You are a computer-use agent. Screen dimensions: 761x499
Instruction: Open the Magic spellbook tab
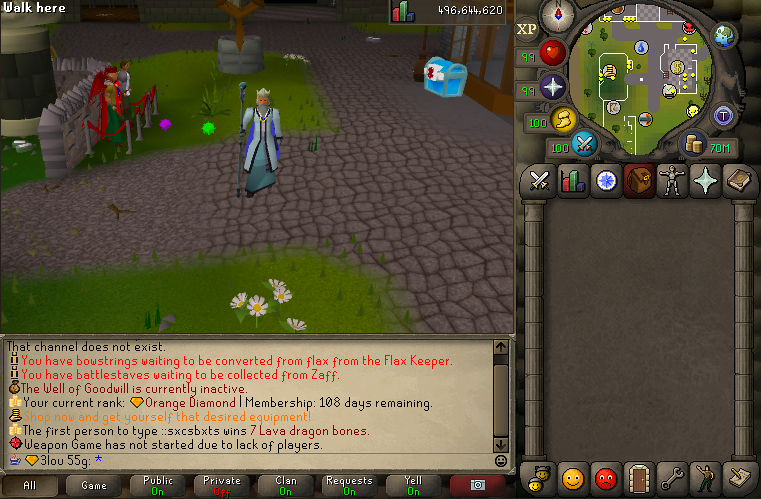738,181
